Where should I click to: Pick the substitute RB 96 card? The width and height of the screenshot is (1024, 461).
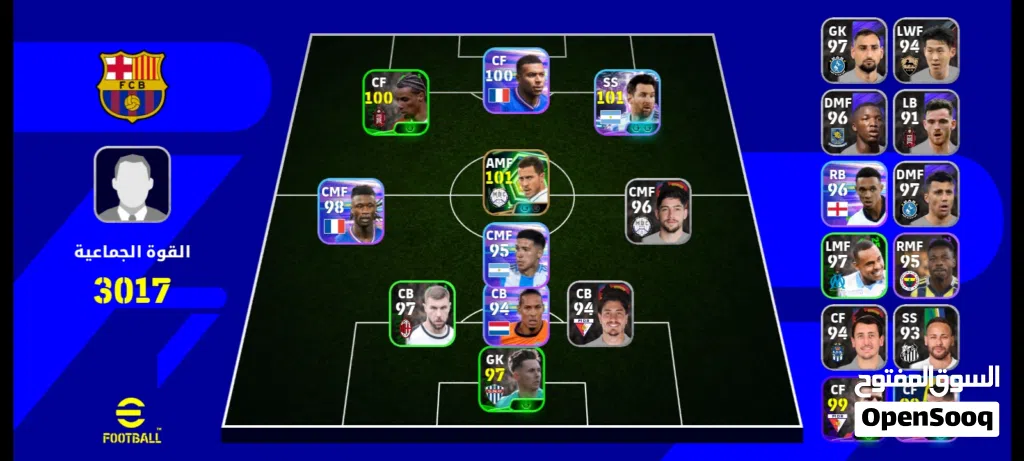click(854, 194)
